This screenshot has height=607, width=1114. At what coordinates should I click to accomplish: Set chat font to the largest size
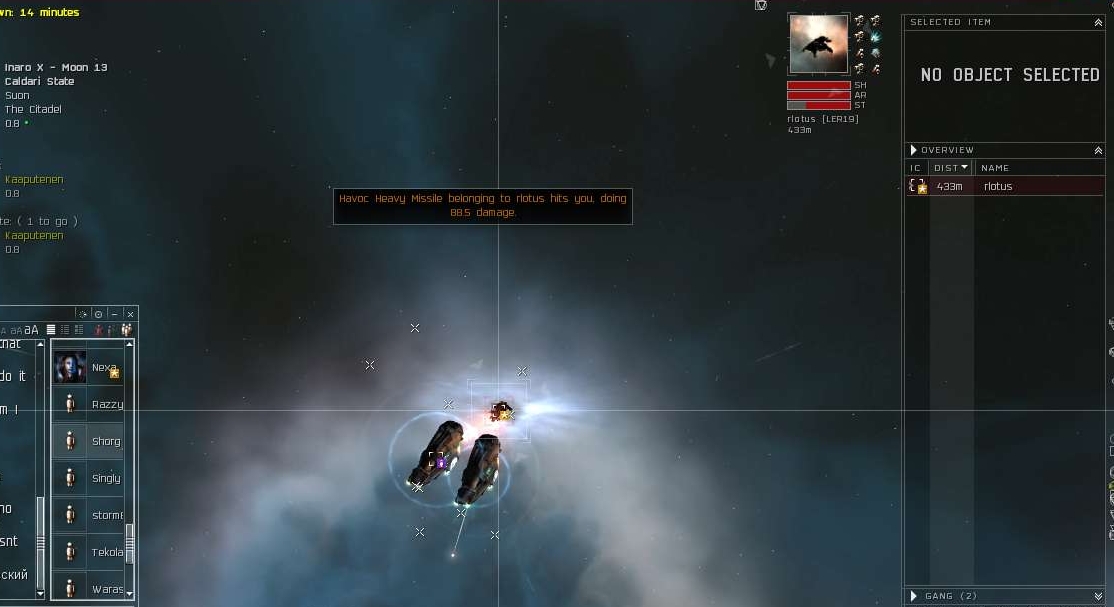click(x=32, y=330)
